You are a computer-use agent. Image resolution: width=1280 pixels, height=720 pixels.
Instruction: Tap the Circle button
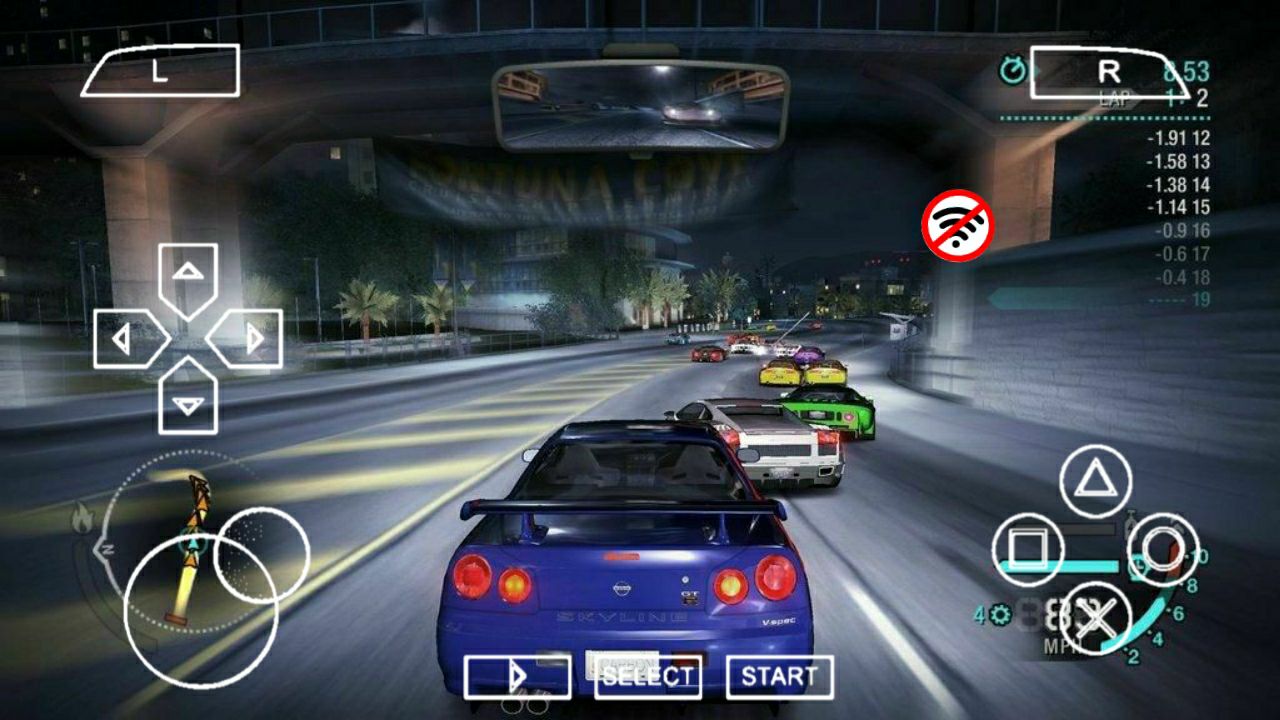1163,548
